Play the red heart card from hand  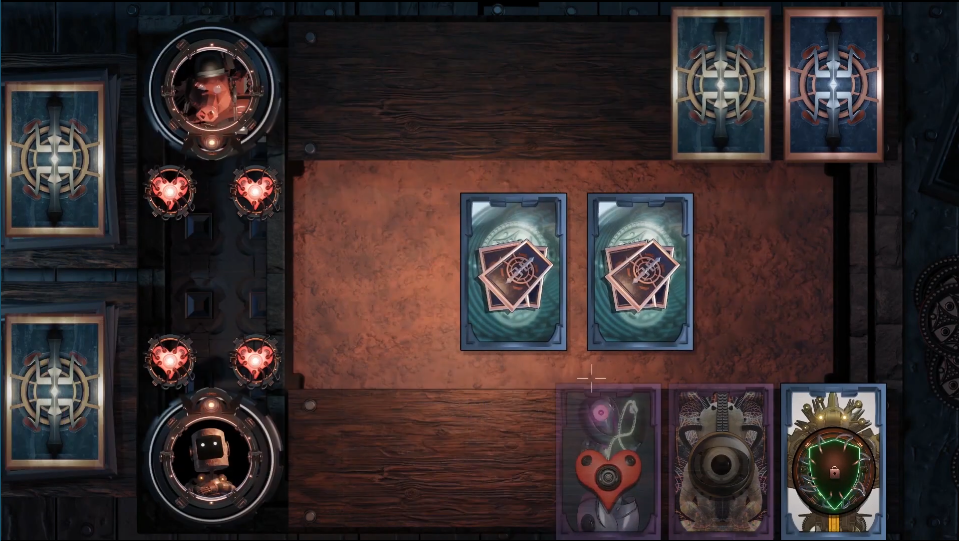click(x=608, y=461)
